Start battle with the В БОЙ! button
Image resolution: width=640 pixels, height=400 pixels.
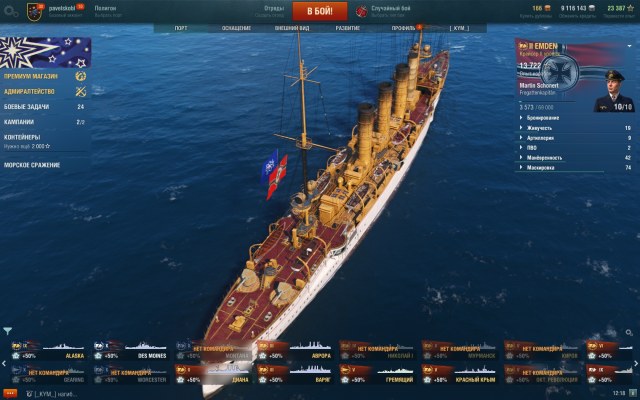321,11
